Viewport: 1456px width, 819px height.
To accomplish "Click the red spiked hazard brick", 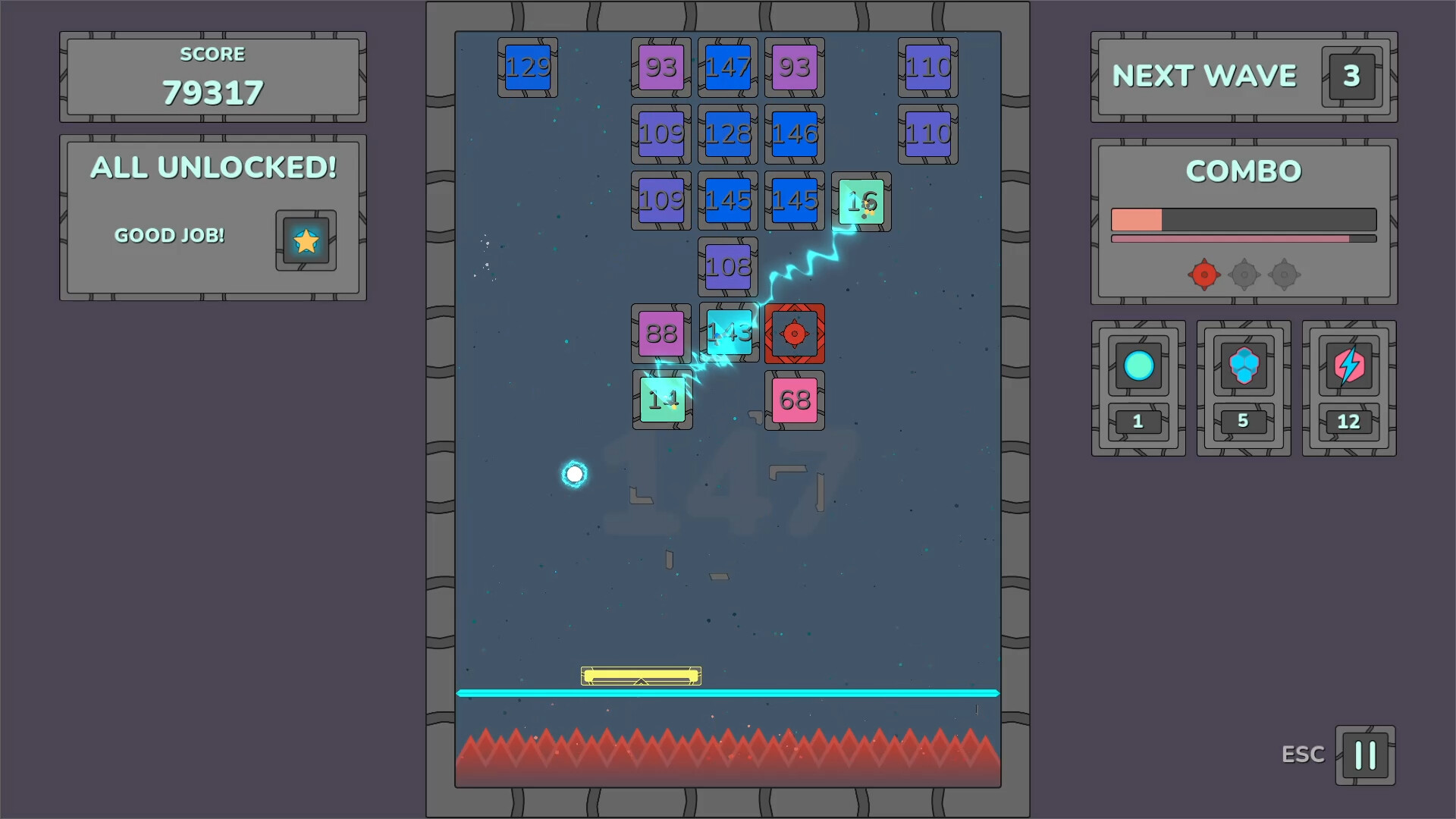I will coord(794,334).
